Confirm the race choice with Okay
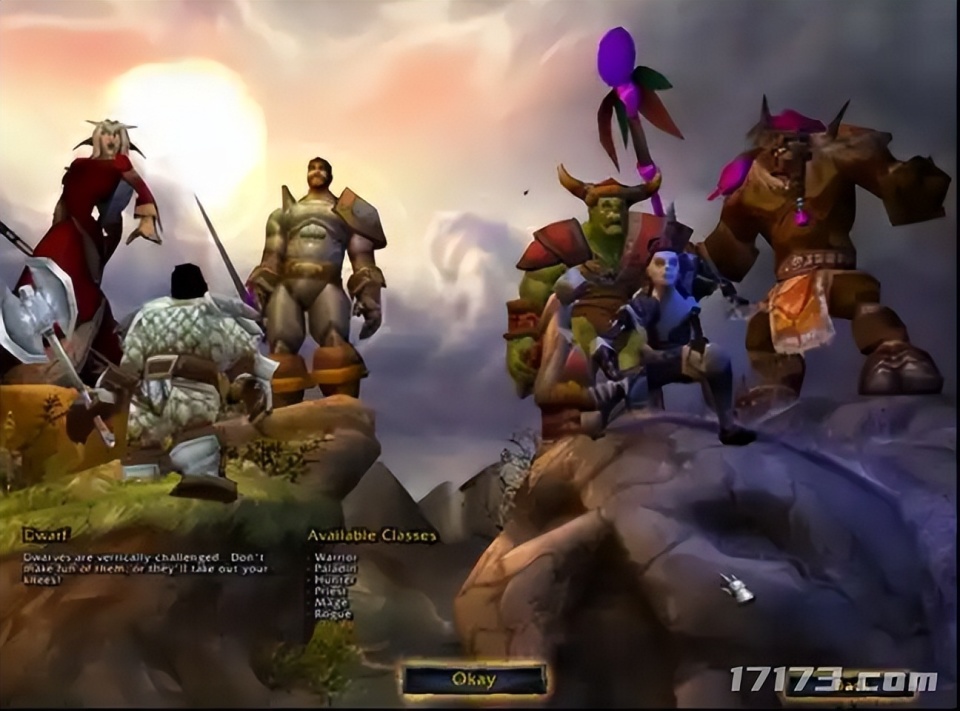The height and width of the screenshot is (711, 960). (x=474, y=680)
